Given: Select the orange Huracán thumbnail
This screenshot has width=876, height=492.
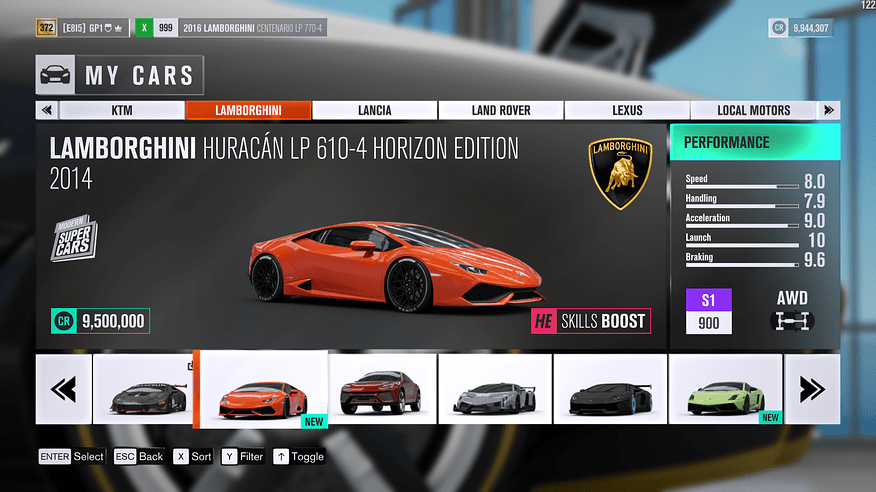Looking at the screenshot, I should click(260, 390).
